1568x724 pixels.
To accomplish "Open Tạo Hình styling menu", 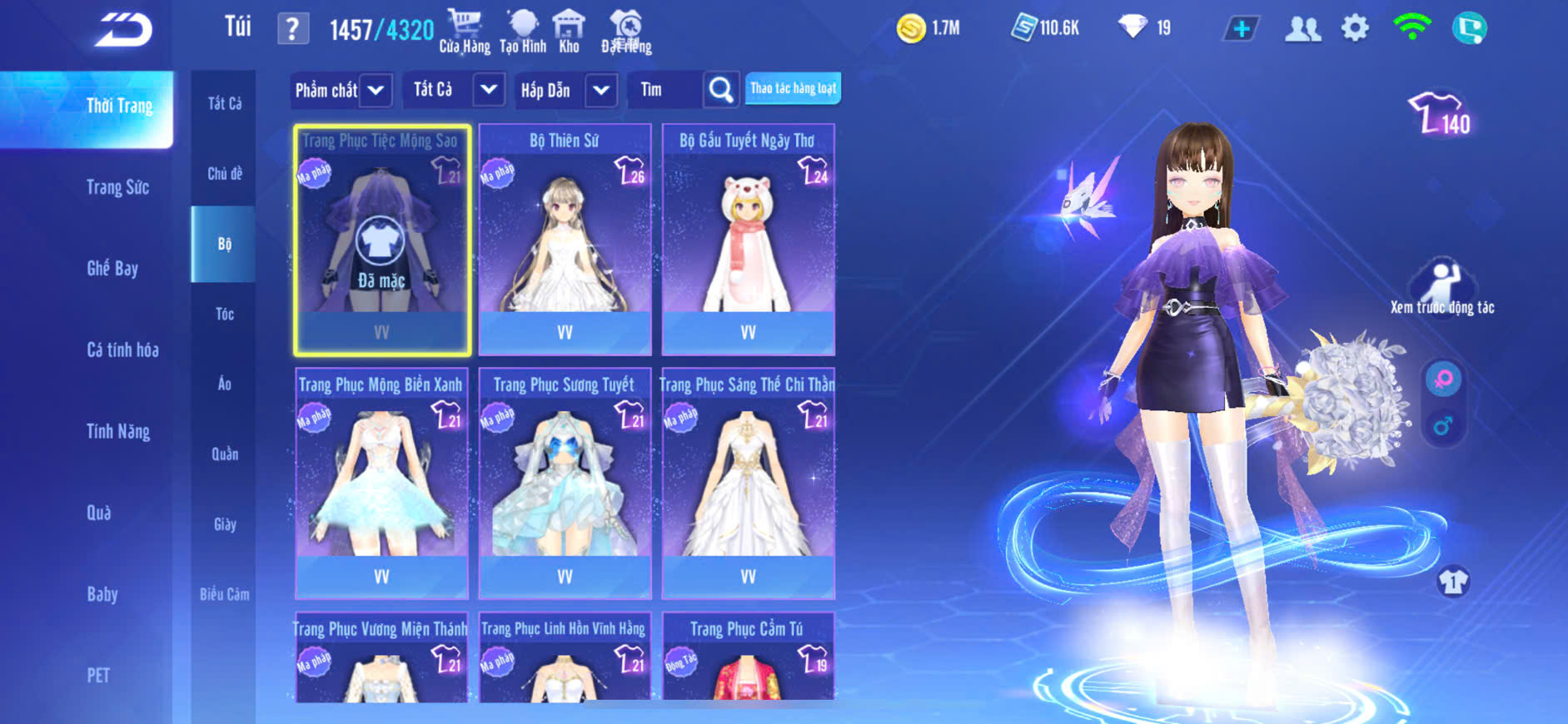I will click(x=523, y=32).
